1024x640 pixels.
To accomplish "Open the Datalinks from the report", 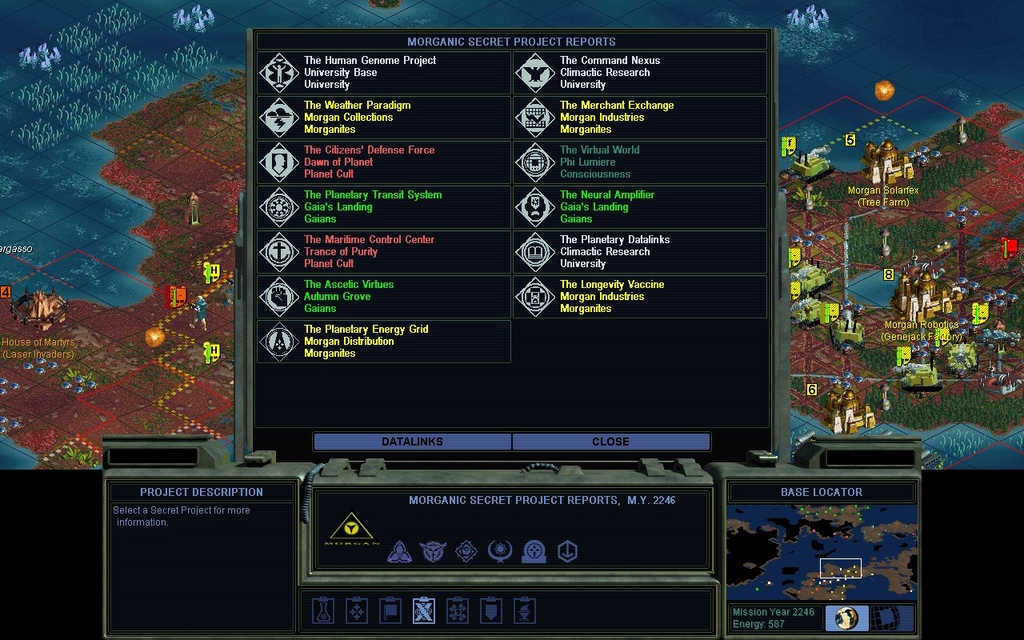I will click(412, 442).
